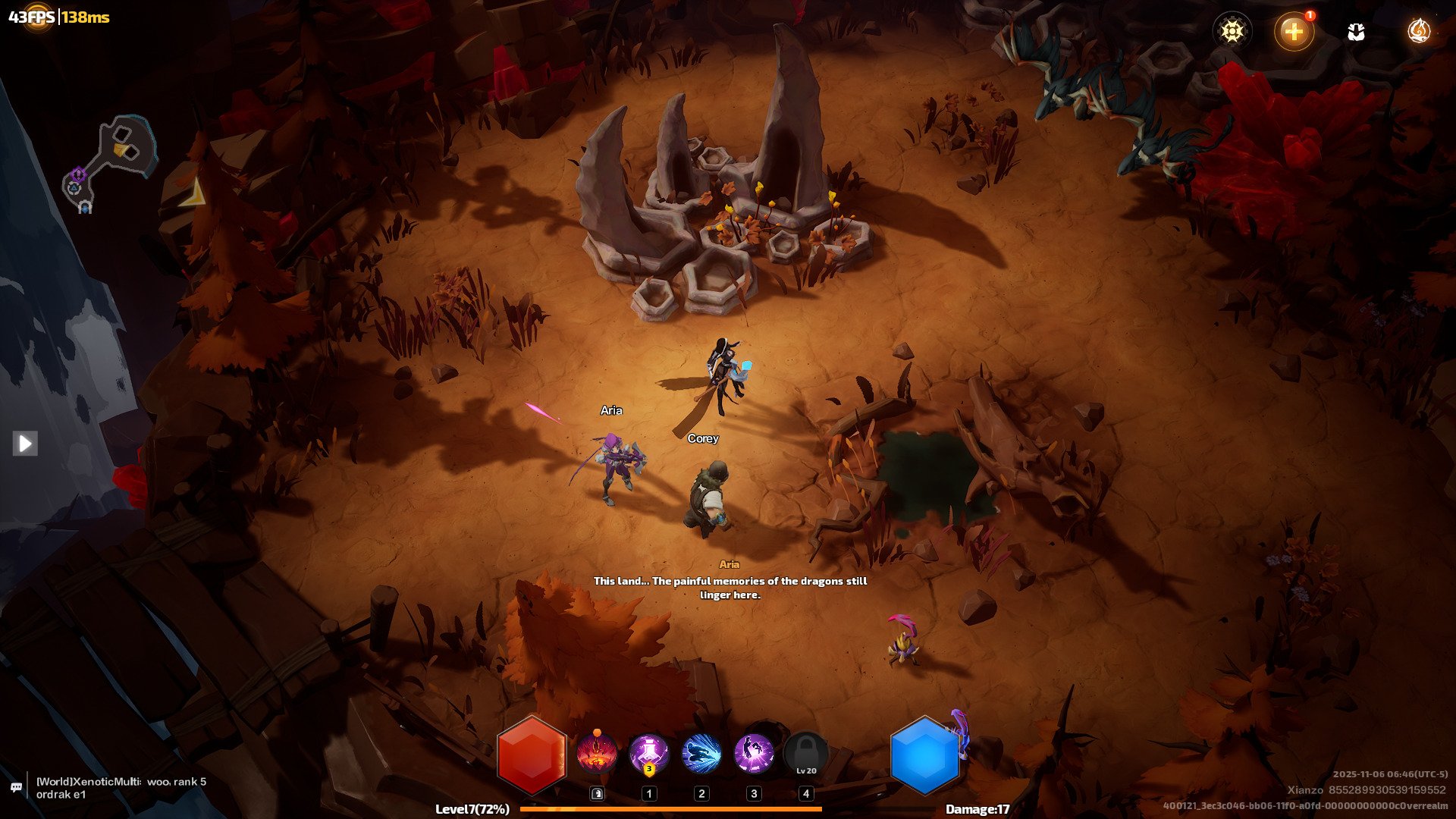The image size is (1456, 819).
Task: Click the glowing gold plus button
Action: (x=1294, y=31)
